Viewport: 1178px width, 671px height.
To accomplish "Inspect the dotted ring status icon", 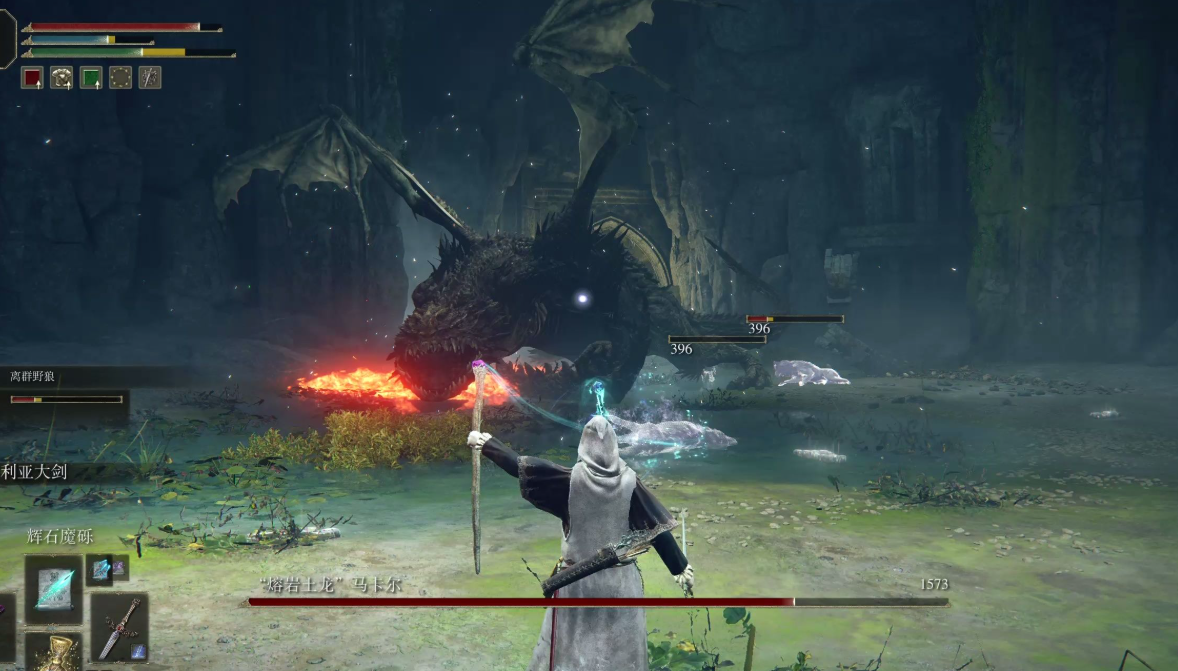I will (x=120, y=77).
